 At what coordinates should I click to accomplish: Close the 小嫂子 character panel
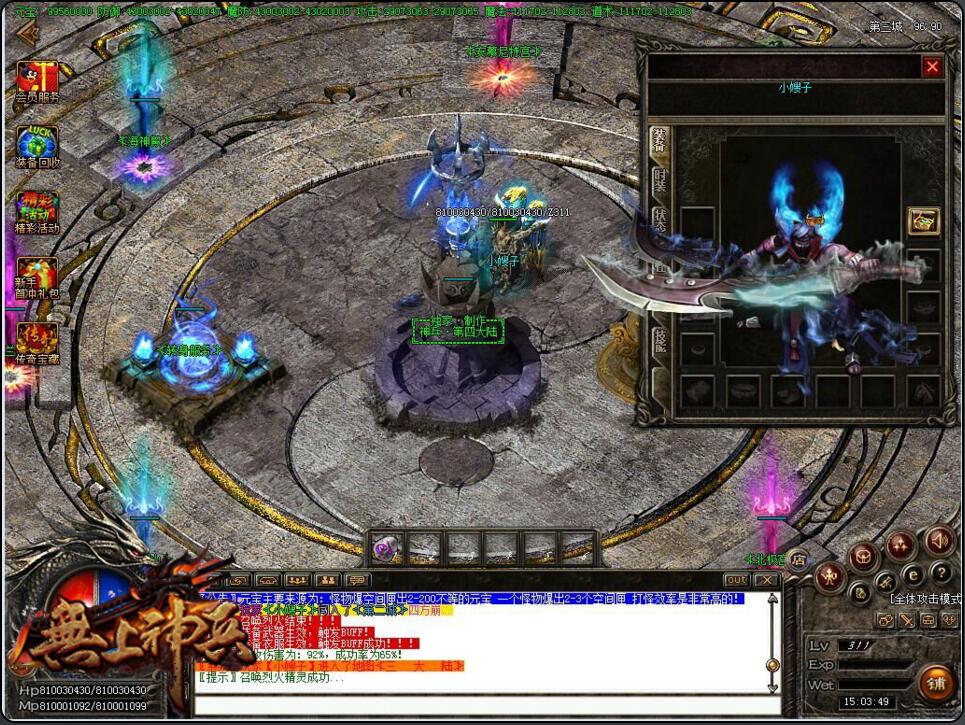(x=932, y=67)
